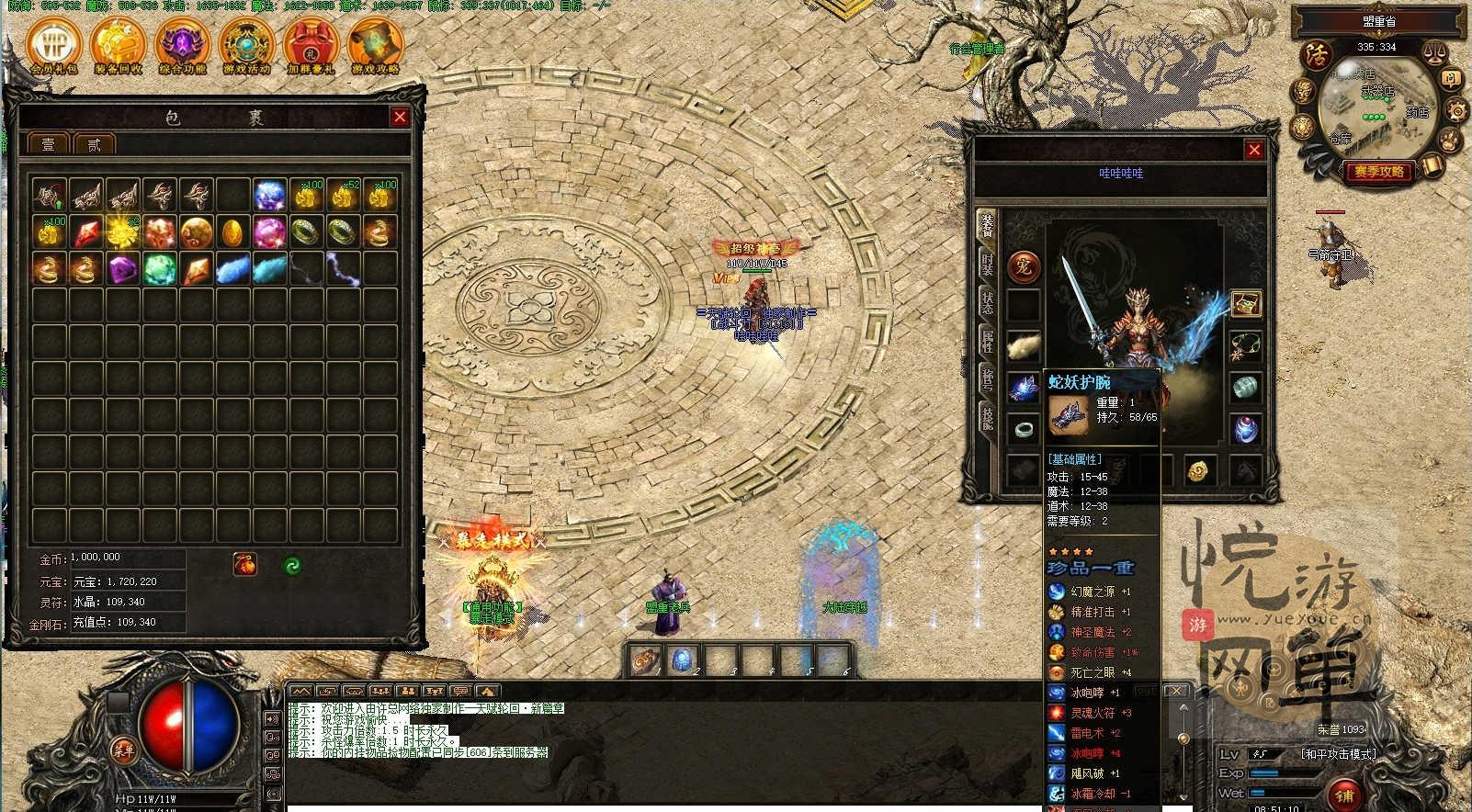This screenshot has height=812, width=1472.
Task: Open 游戏活动 game events
Action: [247, 45]
